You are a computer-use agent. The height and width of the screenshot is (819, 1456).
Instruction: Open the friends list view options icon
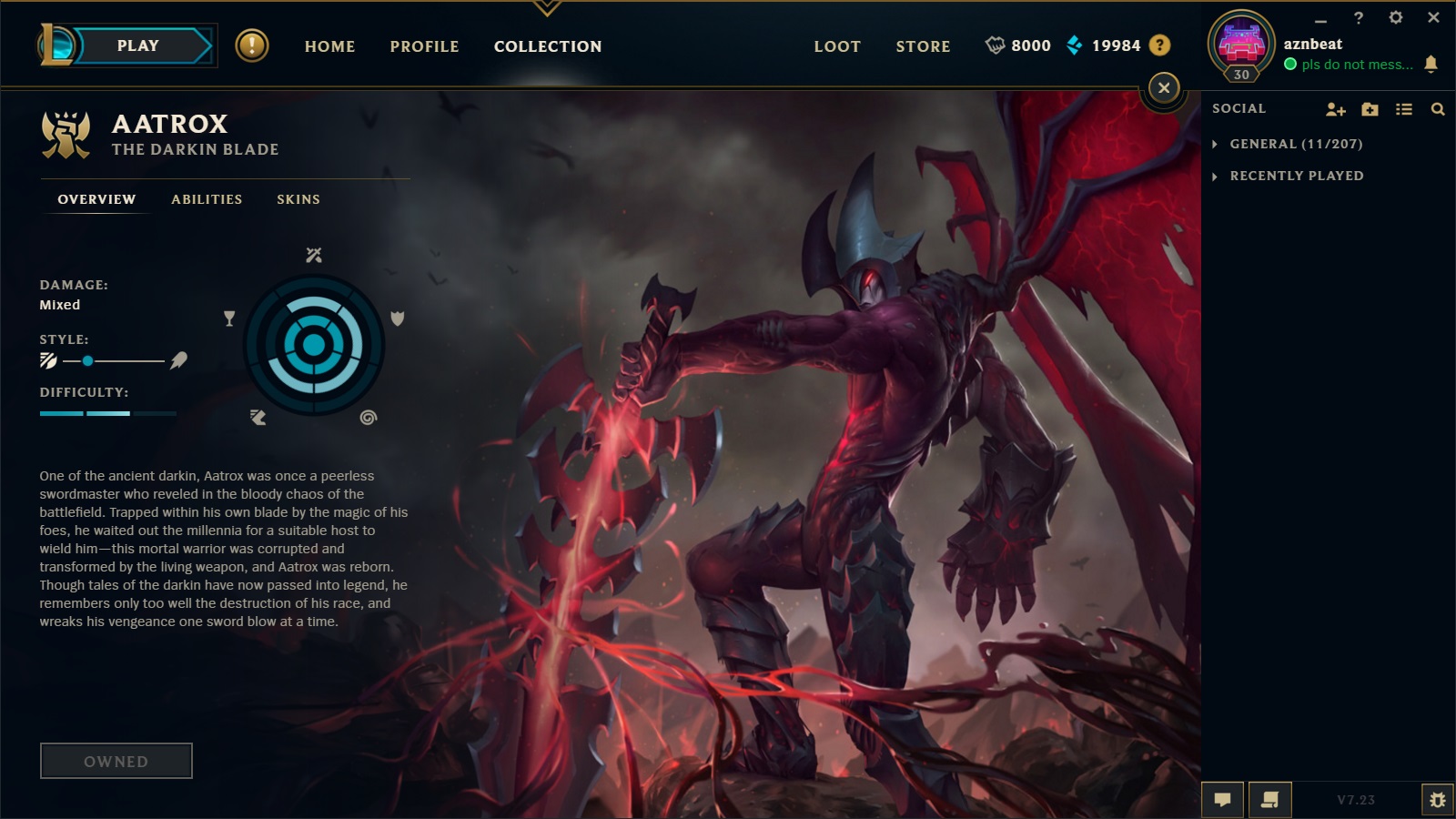pyautogui.click(x=1403, y=108)
